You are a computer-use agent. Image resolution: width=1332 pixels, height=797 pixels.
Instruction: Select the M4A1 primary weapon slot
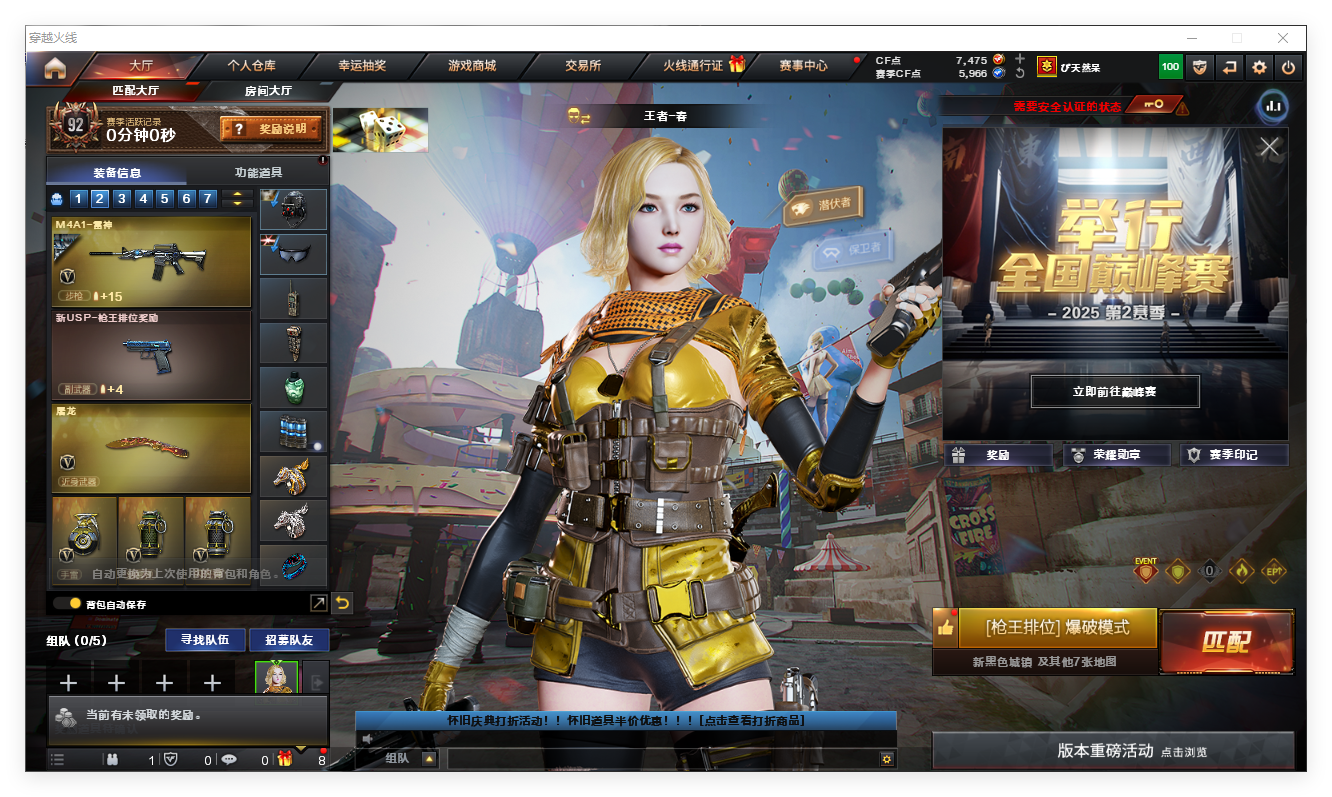151,262
